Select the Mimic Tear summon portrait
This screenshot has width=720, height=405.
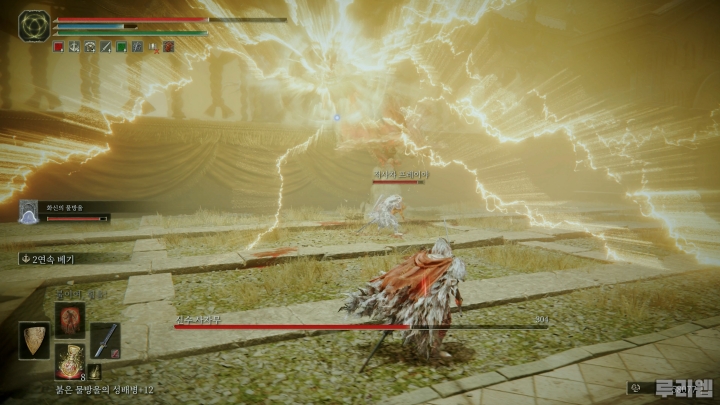[28, 211]
